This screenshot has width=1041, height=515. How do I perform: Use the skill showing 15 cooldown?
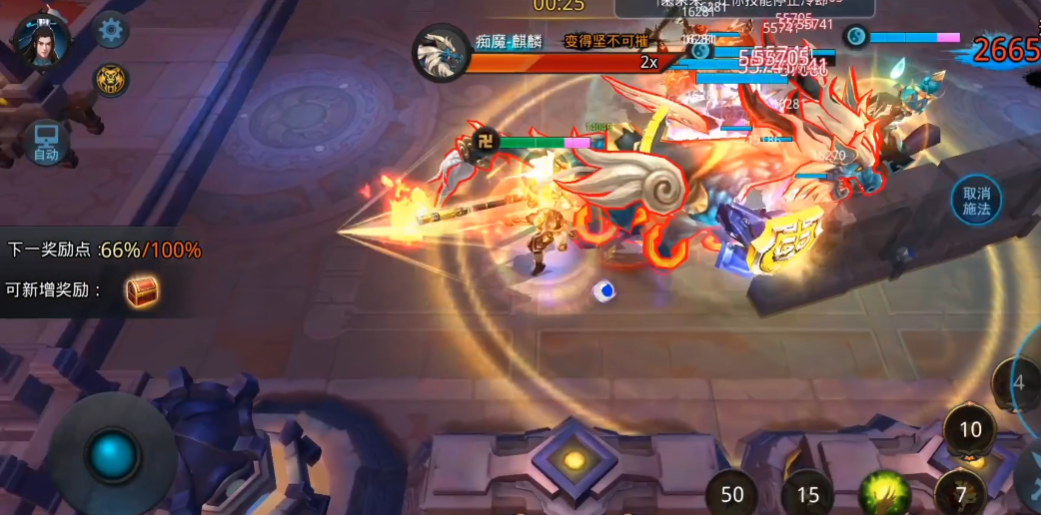point(808,493)
